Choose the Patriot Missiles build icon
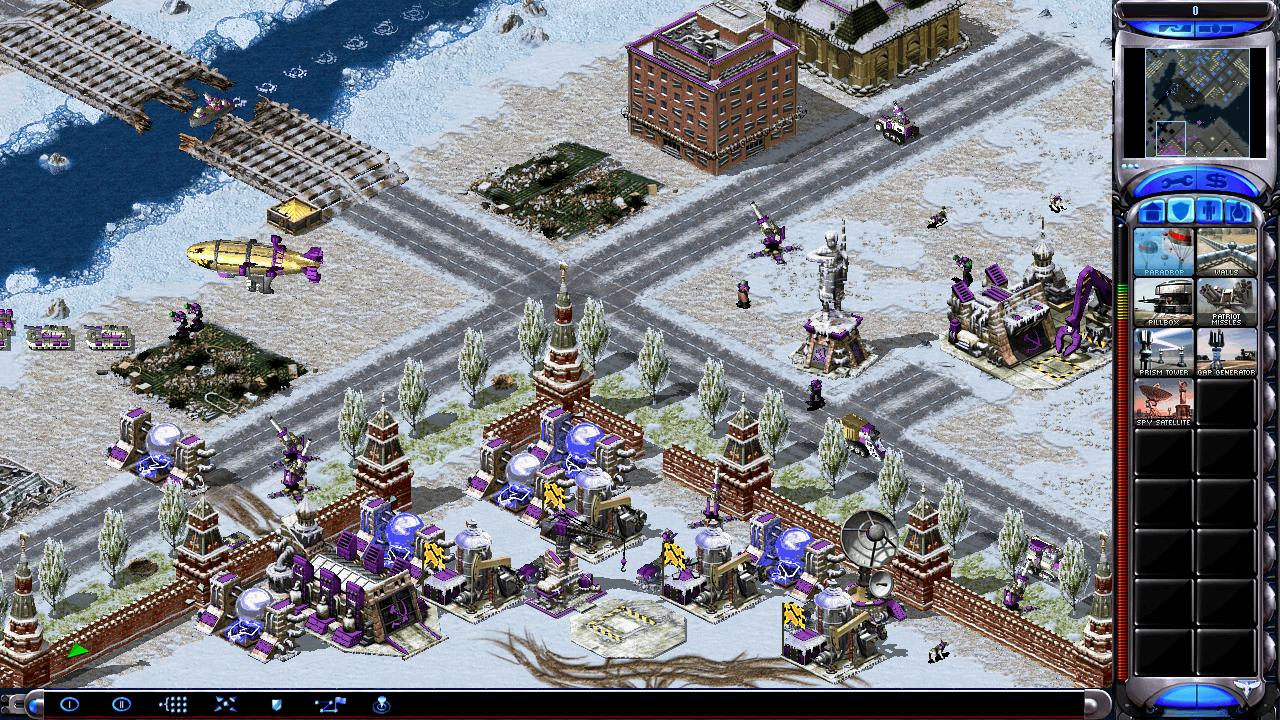 click(x=1226, y=302)
